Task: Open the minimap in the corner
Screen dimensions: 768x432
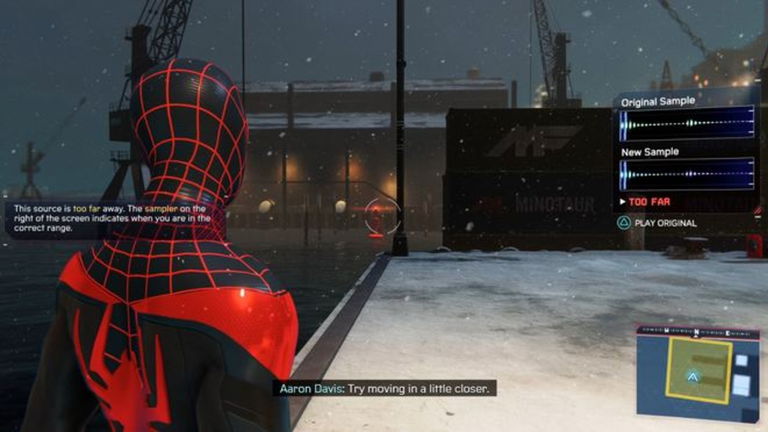Action: click(x=698, y=372)
